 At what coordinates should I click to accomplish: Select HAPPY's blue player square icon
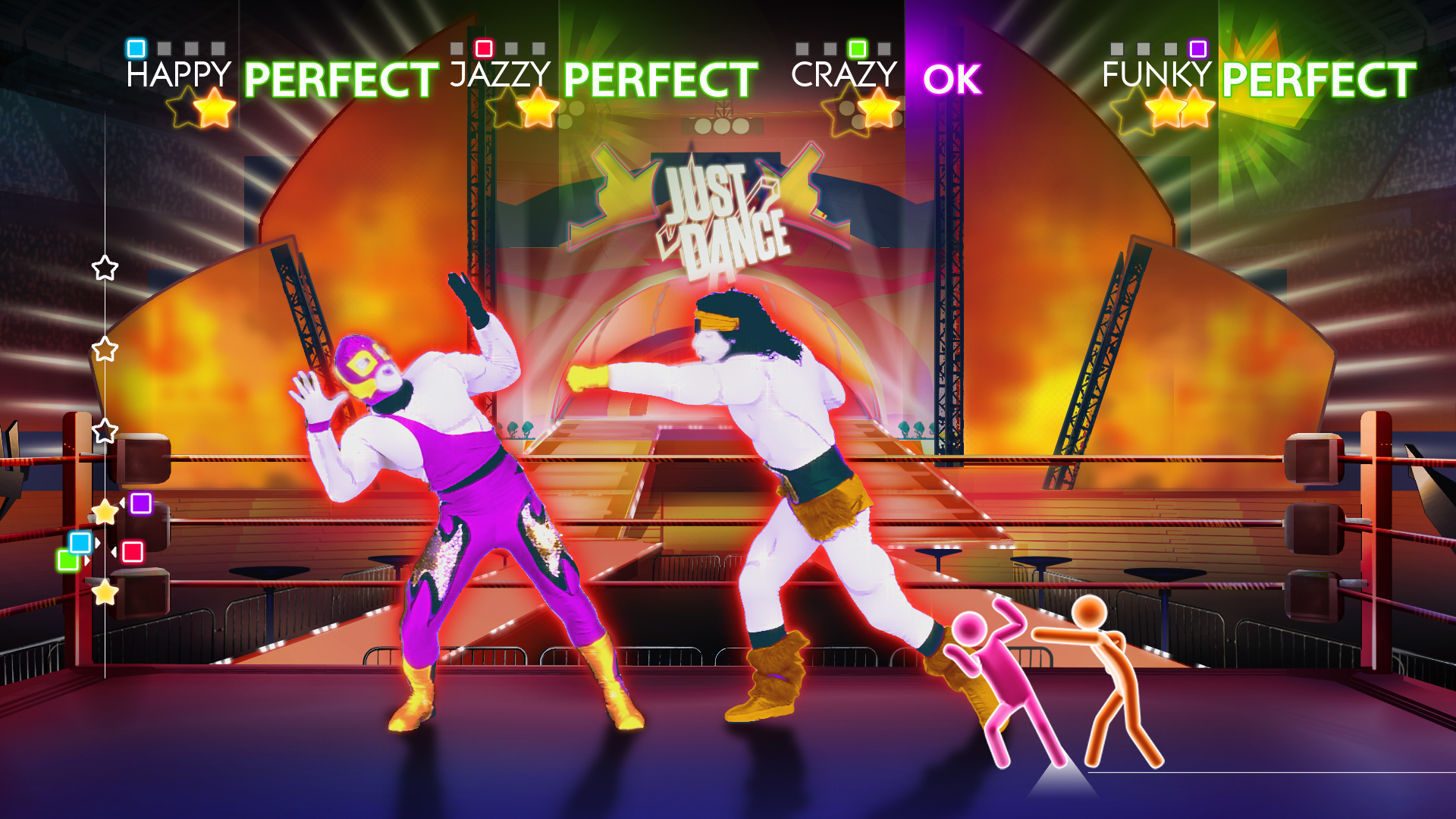click(x=135, y=49)
